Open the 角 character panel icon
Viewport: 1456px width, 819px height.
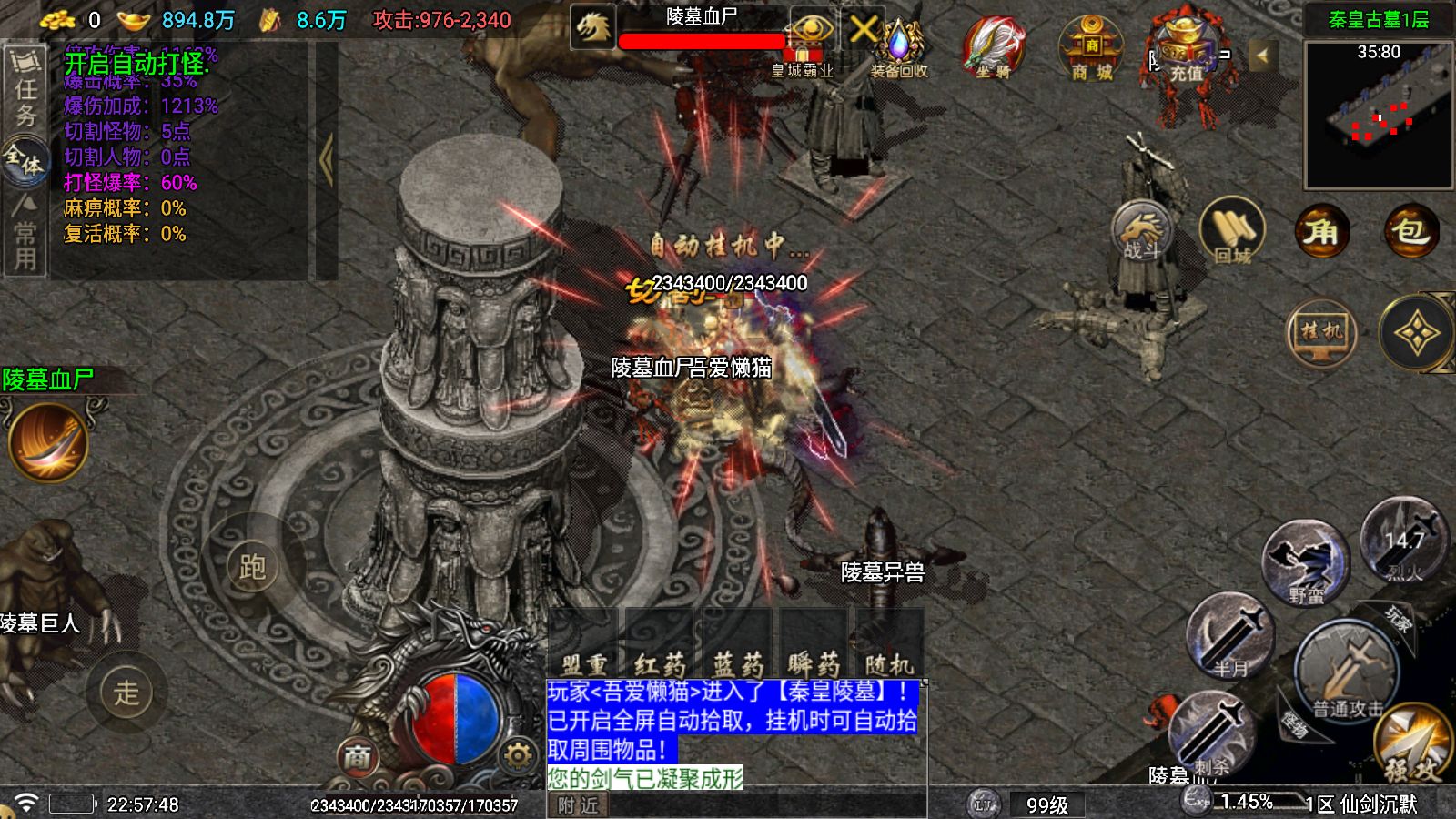pyautogui.click(x=1321, y=232)
